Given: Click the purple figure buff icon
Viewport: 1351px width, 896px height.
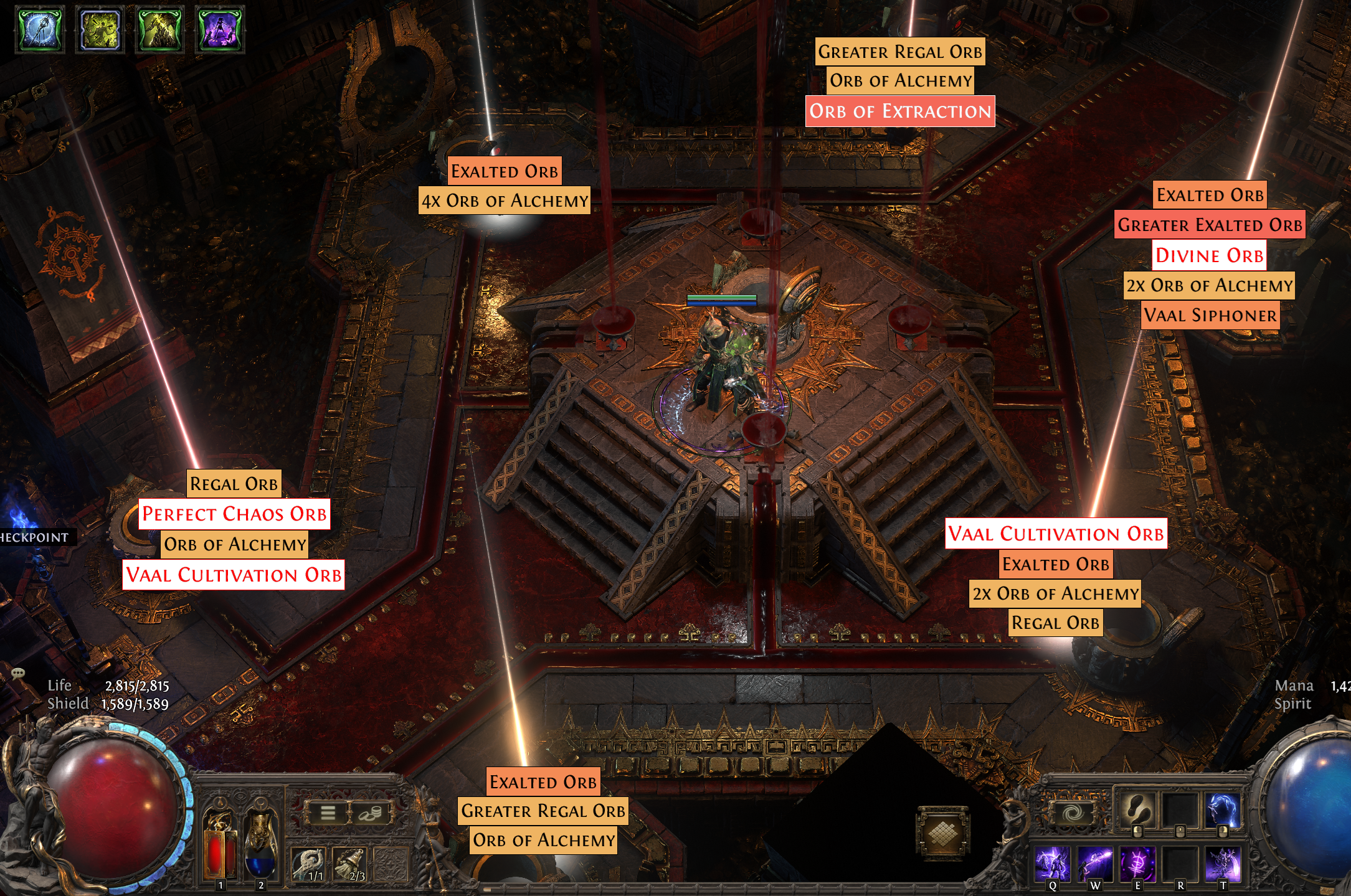Looking at the screenshot, I should 220,29.
